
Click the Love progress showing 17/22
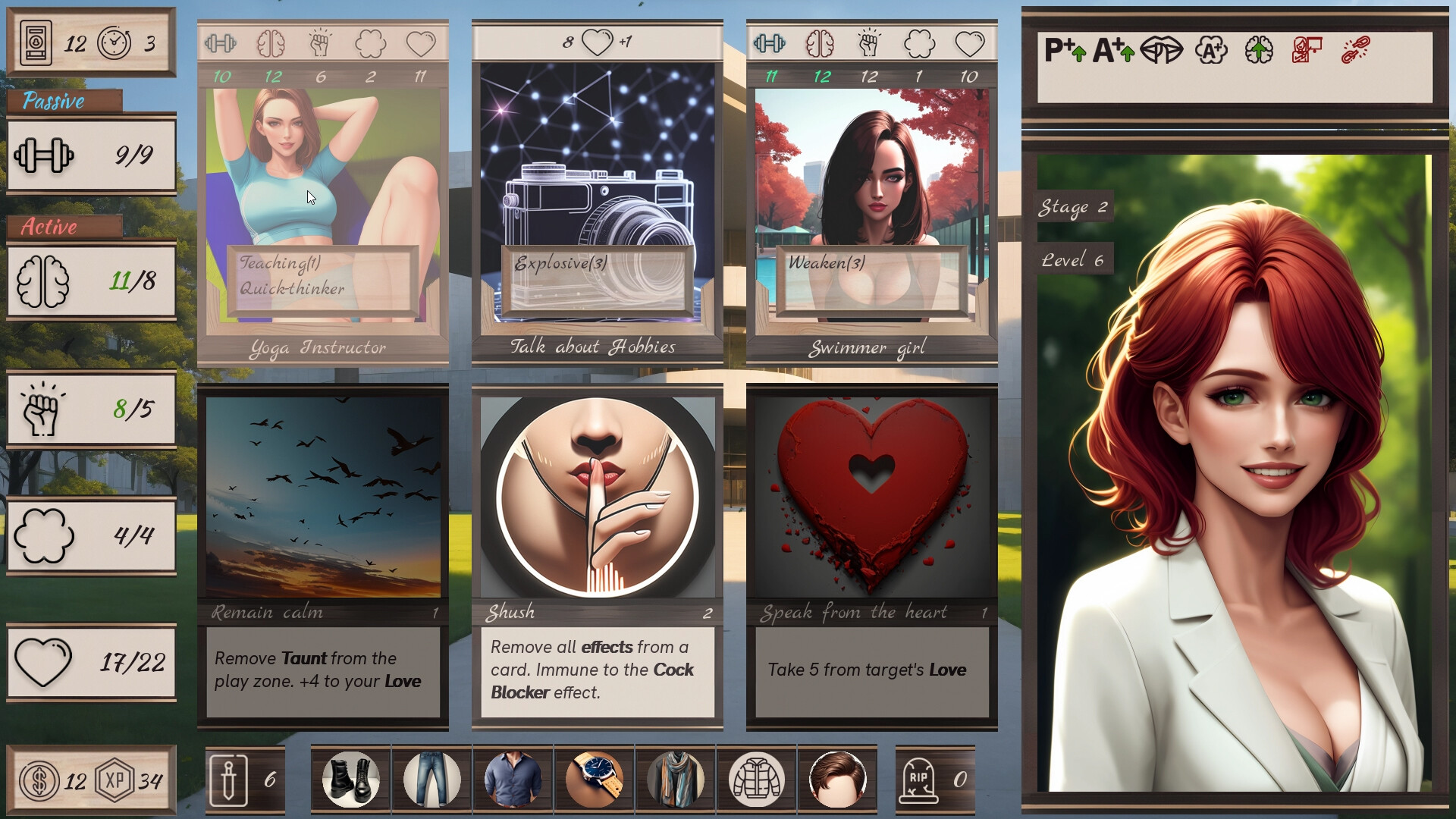coord(91,661)
